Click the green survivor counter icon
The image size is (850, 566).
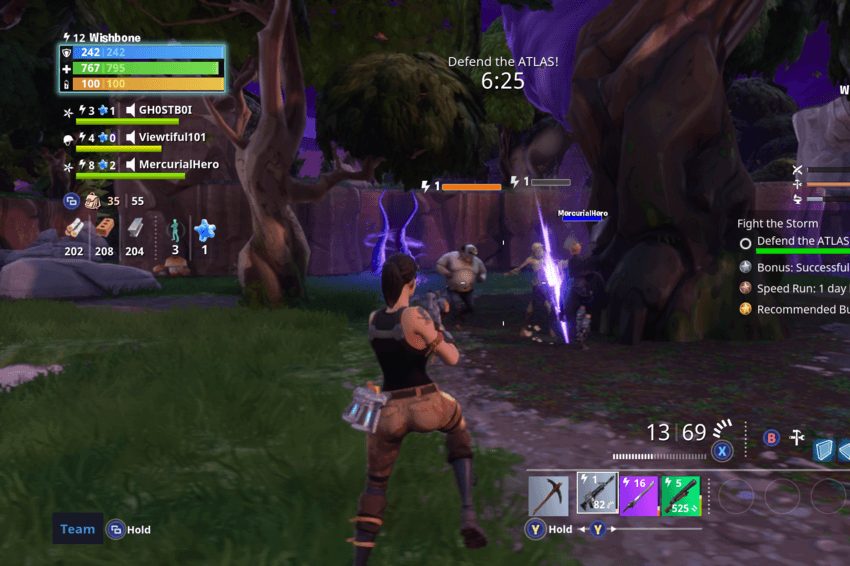(175, 230)
